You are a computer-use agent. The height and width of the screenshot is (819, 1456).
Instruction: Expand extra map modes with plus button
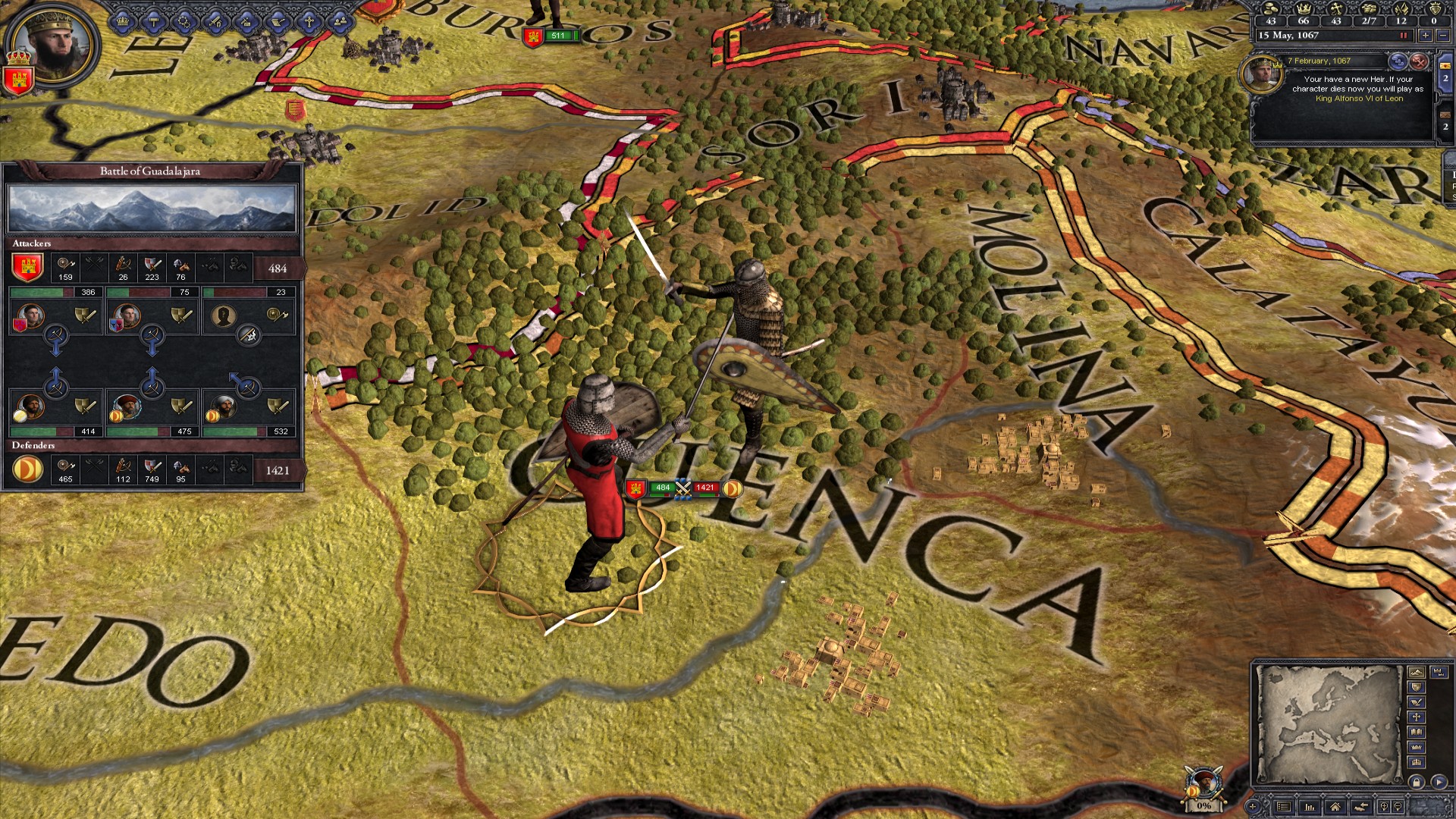[1253, 807]
